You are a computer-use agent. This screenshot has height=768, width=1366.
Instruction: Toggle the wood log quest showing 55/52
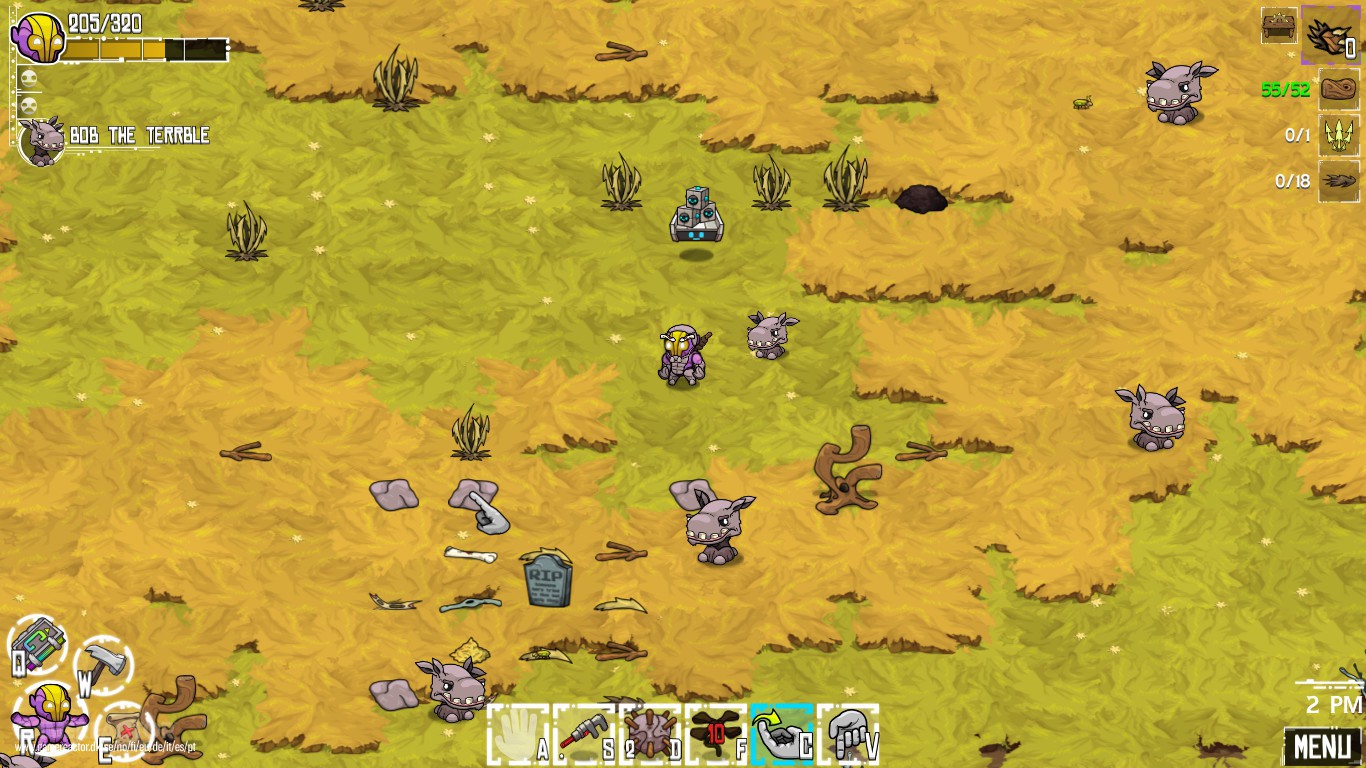point(1337,89)
